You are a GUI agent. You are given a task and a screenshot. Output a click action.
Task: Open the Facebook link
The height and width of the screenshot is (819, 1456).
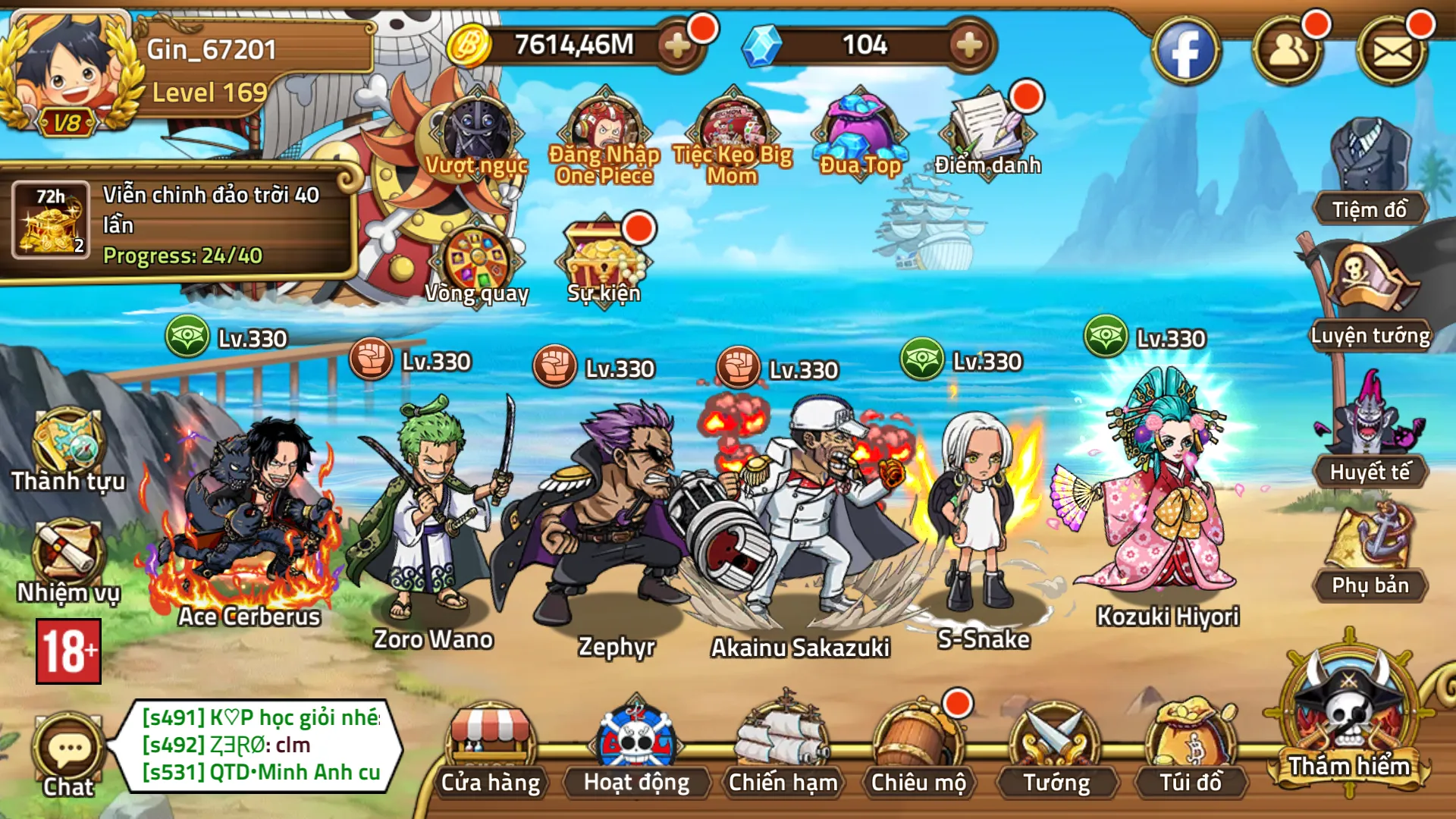point(1185,52)
